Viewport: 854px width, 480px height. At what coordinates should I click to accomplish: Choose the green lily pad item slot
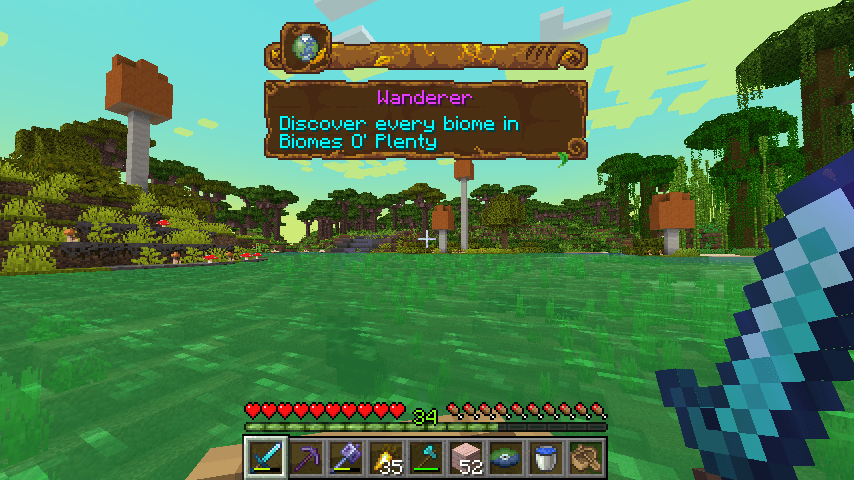coord(506,458)
